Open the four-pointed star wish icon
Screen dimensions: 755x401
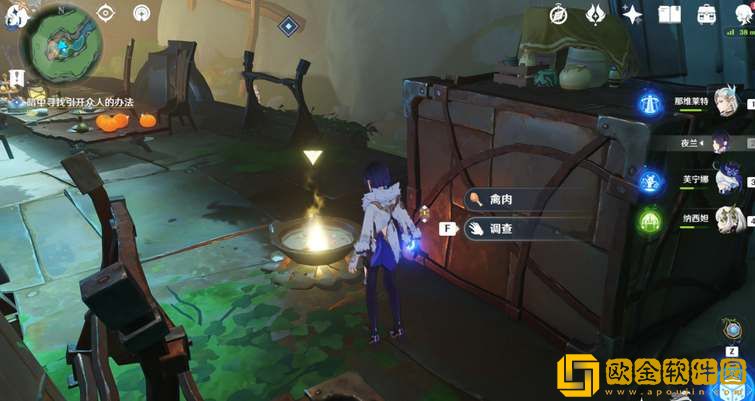[632, 14]
